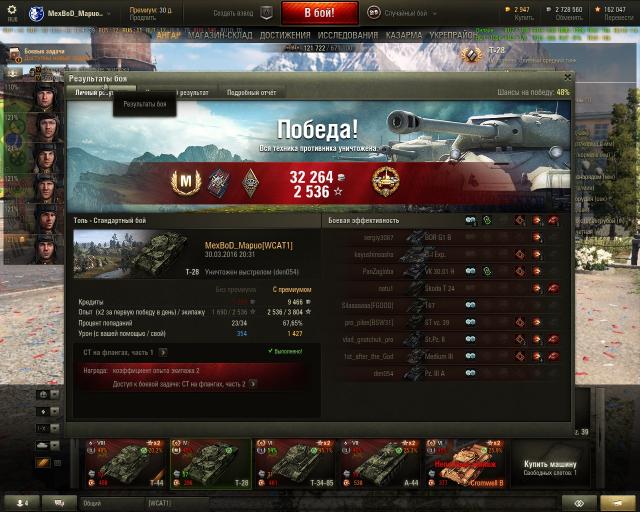640x512 pixels.
Task: Close the battle results window
Action: (x=568, y=76)
